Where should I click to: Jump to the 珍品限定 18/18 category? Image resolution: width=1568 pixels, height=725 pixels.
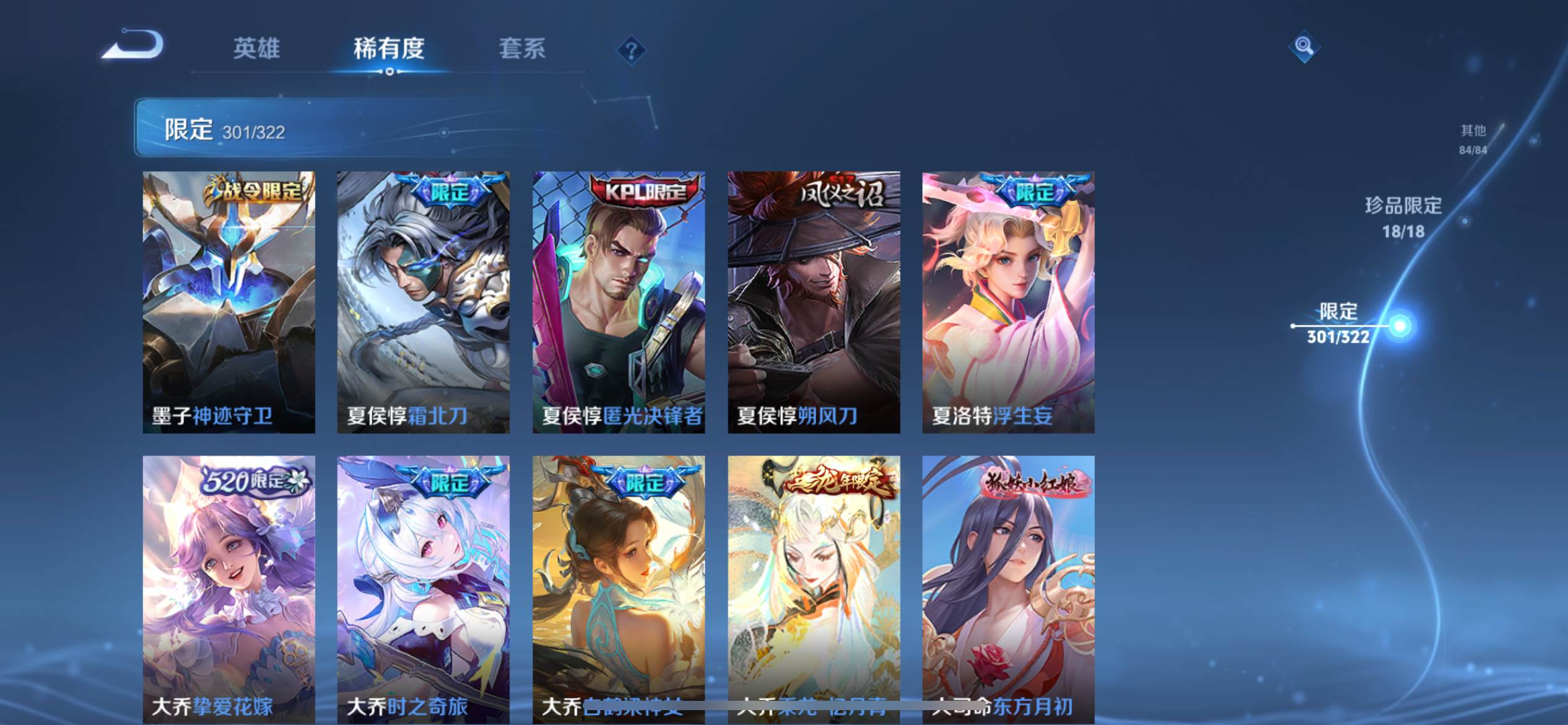tap(1403, 217)
